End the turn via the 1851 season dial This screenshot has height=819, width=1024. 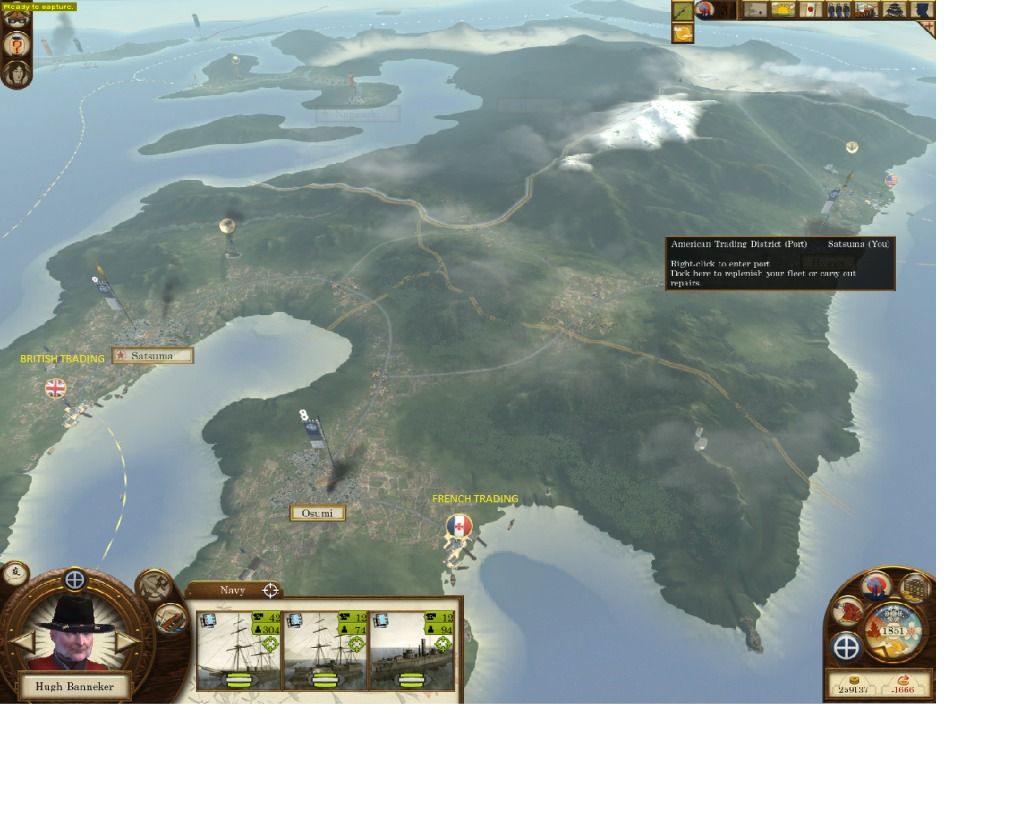pyautogui.click(x=892, y=630)
